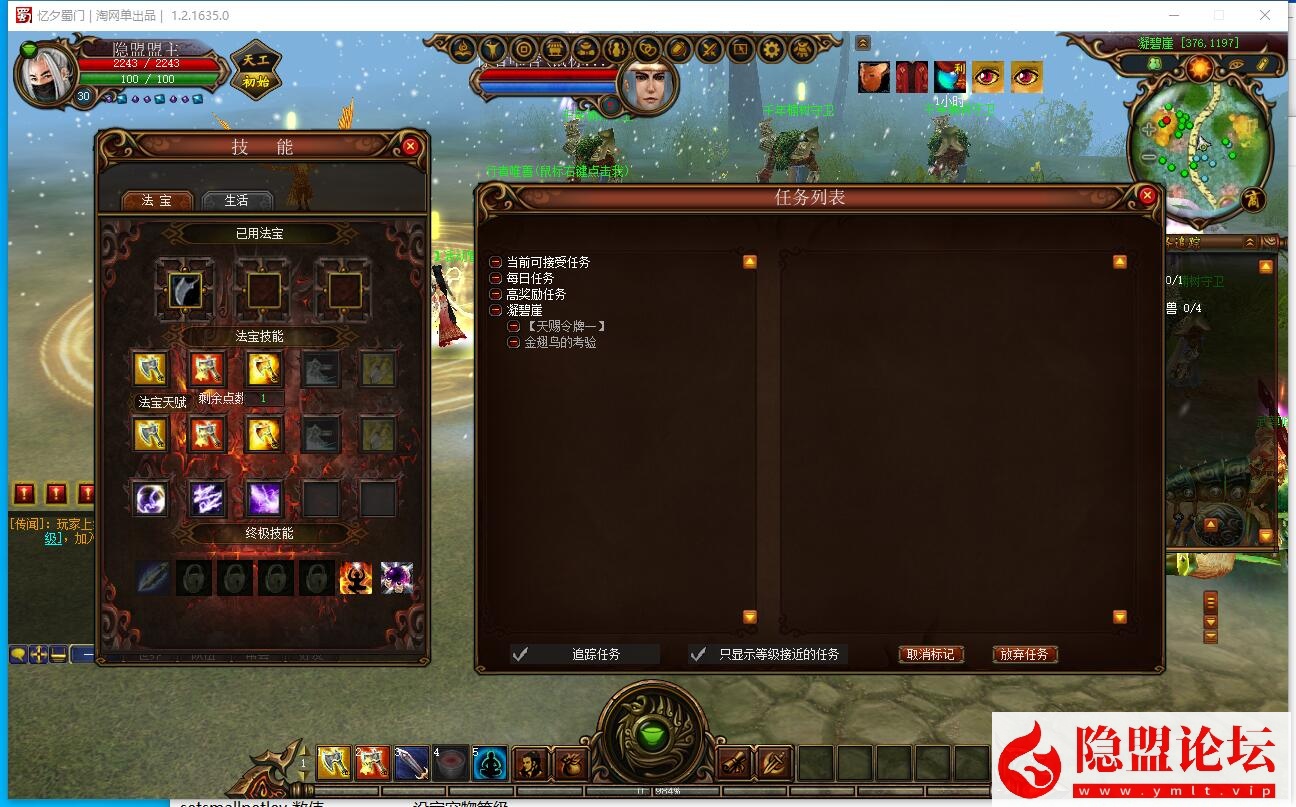Activate the blue meditation skill in hotbar slot 5
The image size is (1296, 807).
tap(490, 764)
